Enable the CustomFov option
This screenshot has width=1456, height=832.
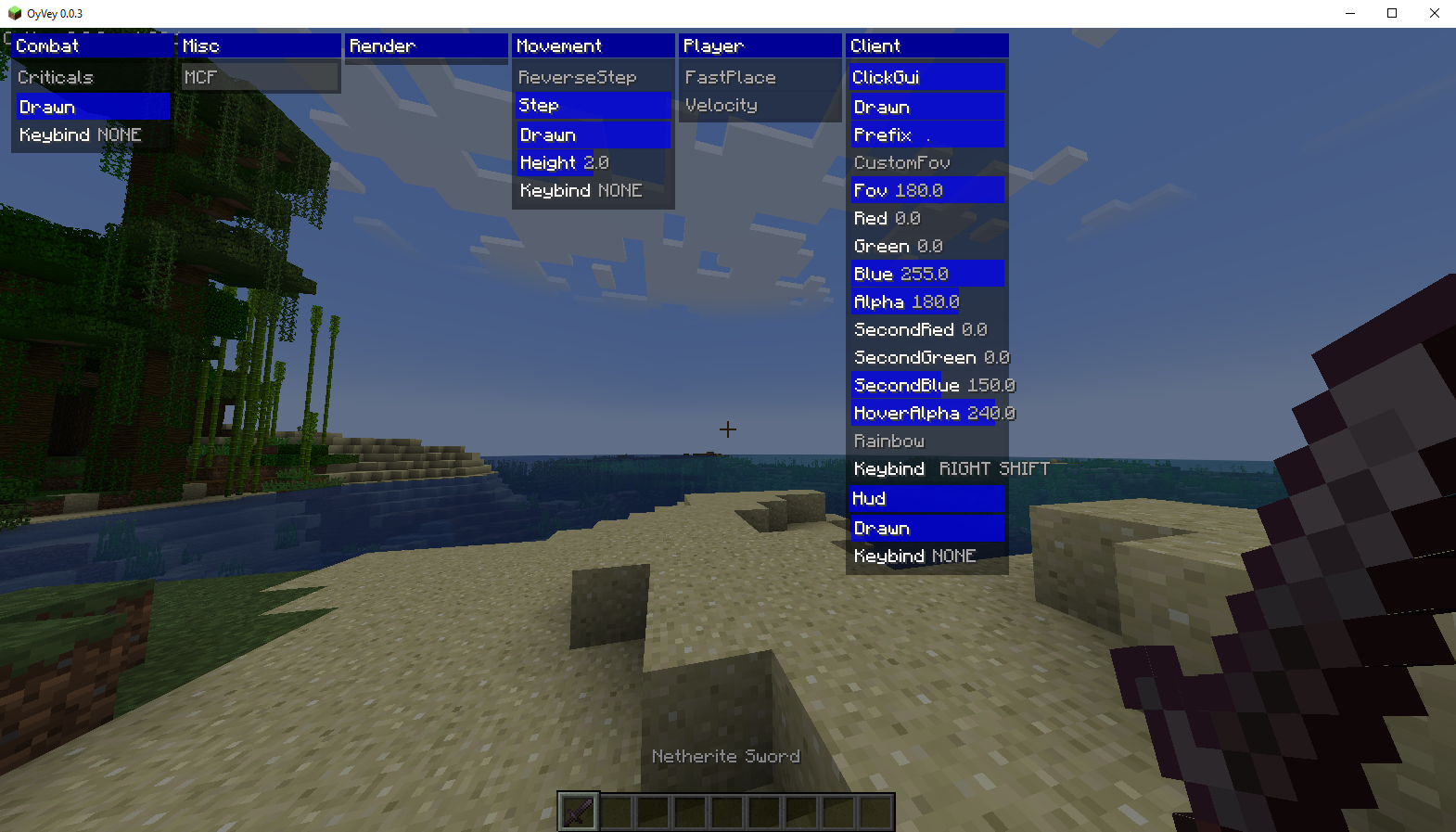click(901, 162)
